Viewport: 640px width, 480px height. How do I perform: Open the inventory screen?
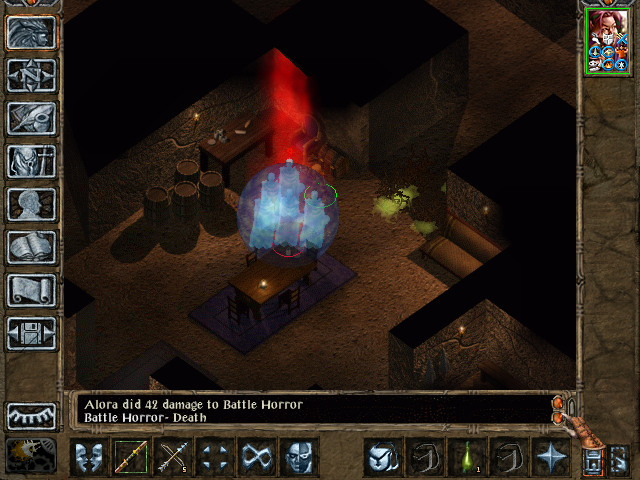32,161
